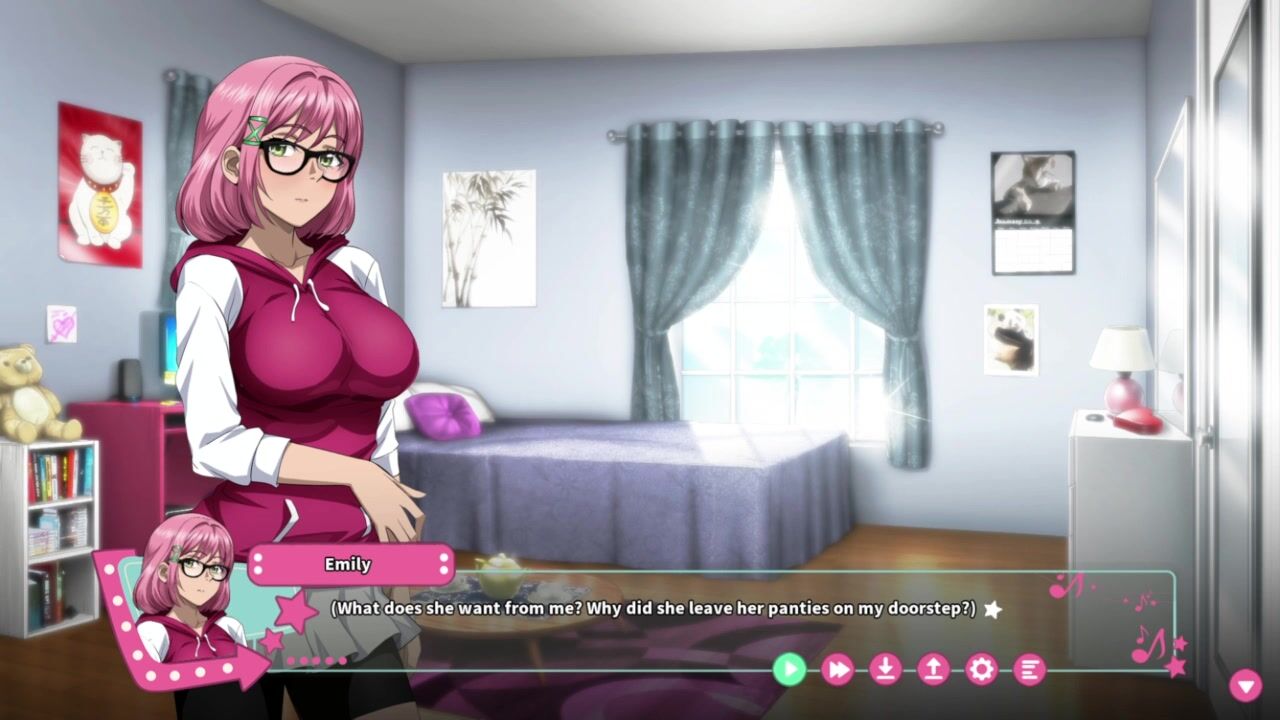The width and height of the screenshot is (1280, 720).
Task: Activate the fast-forward skip button
Action: 837,669
